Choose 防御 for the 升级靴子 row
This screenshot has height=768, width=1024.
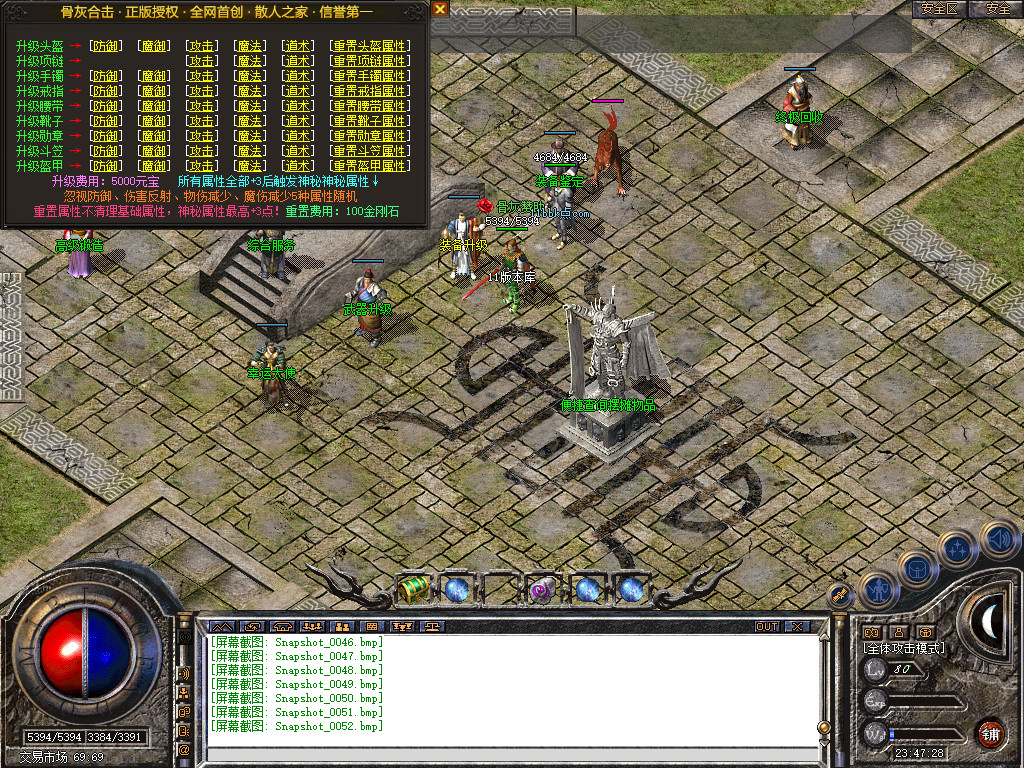point(104,121)
